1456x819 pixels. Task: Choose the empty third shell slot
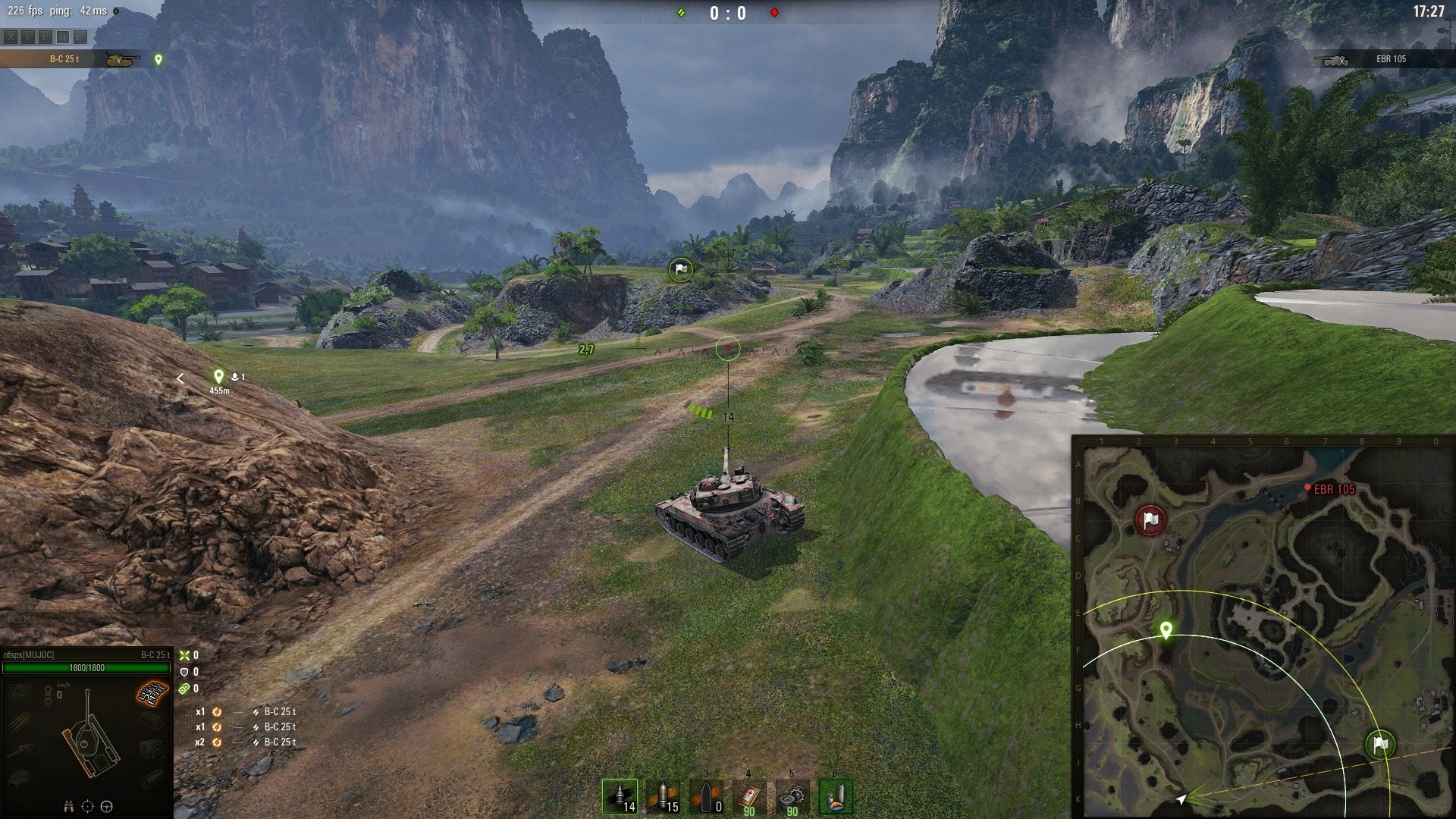tap(706, 797)
